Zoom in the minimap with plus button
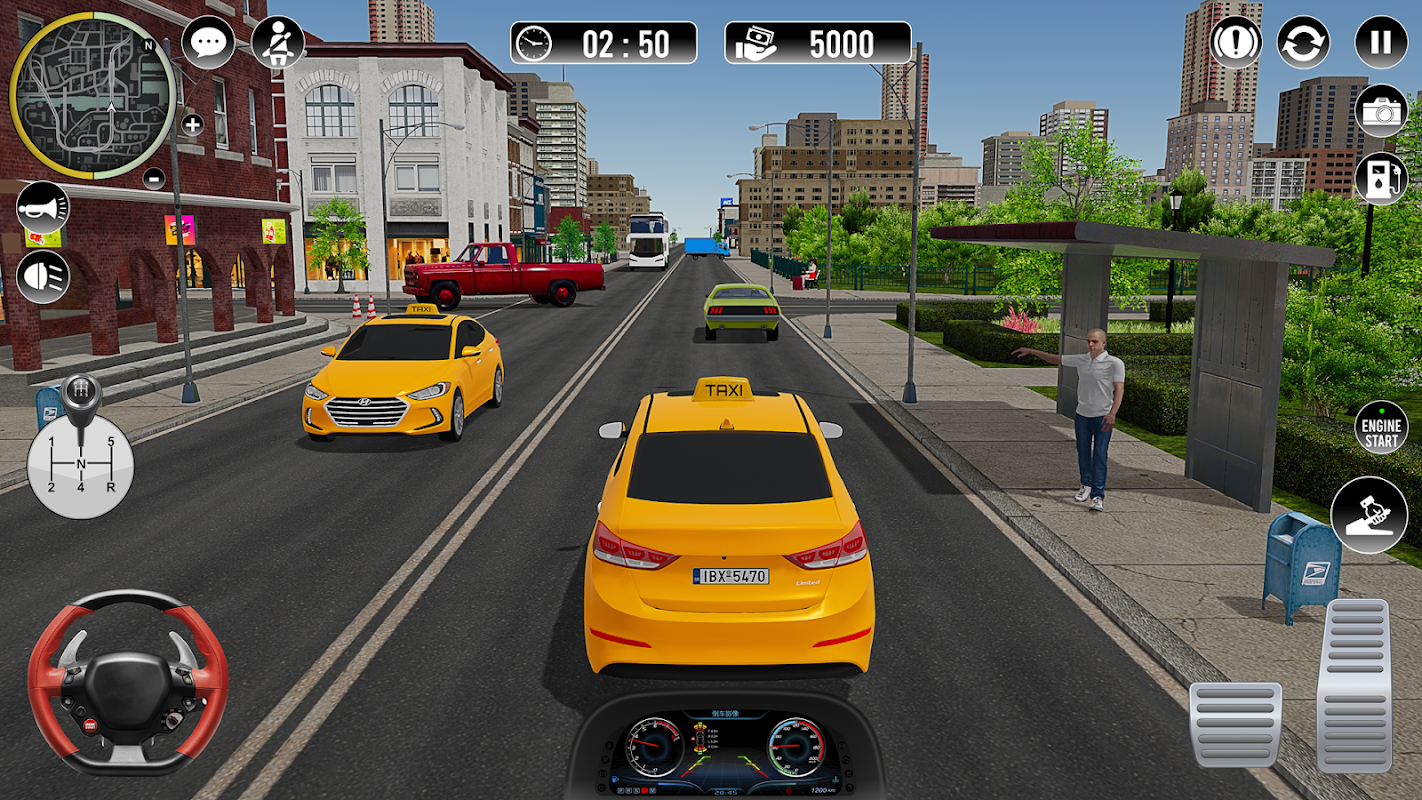This screenshot has width=1422, height=800. click(192, 125)
